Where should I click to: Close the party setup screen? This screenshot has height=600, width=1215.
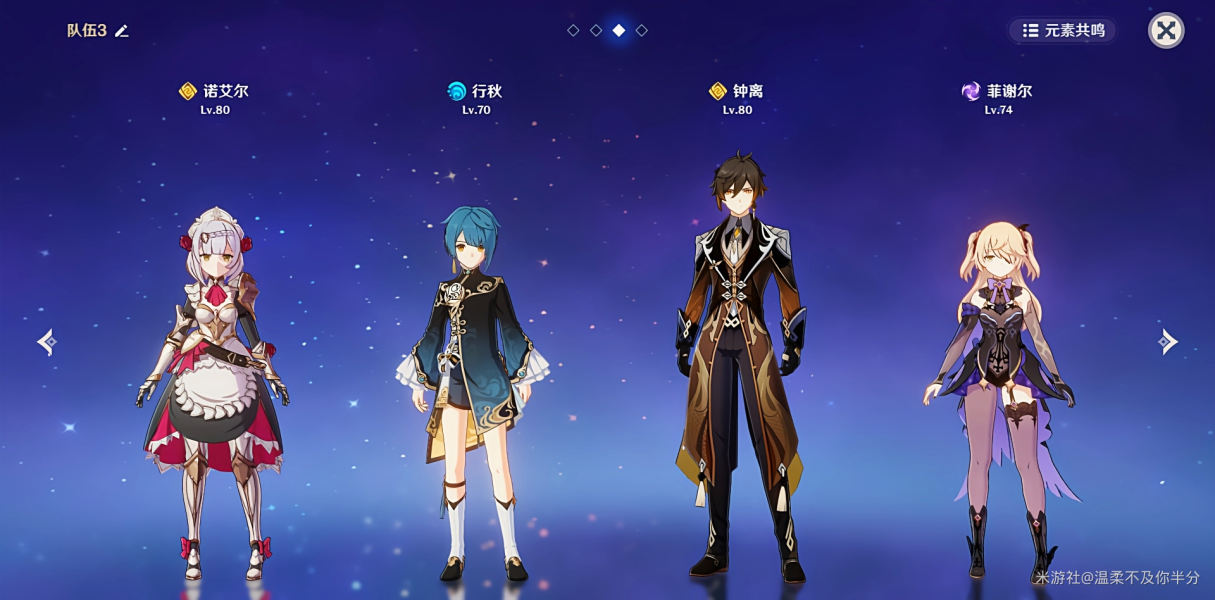coord(1165,30)
